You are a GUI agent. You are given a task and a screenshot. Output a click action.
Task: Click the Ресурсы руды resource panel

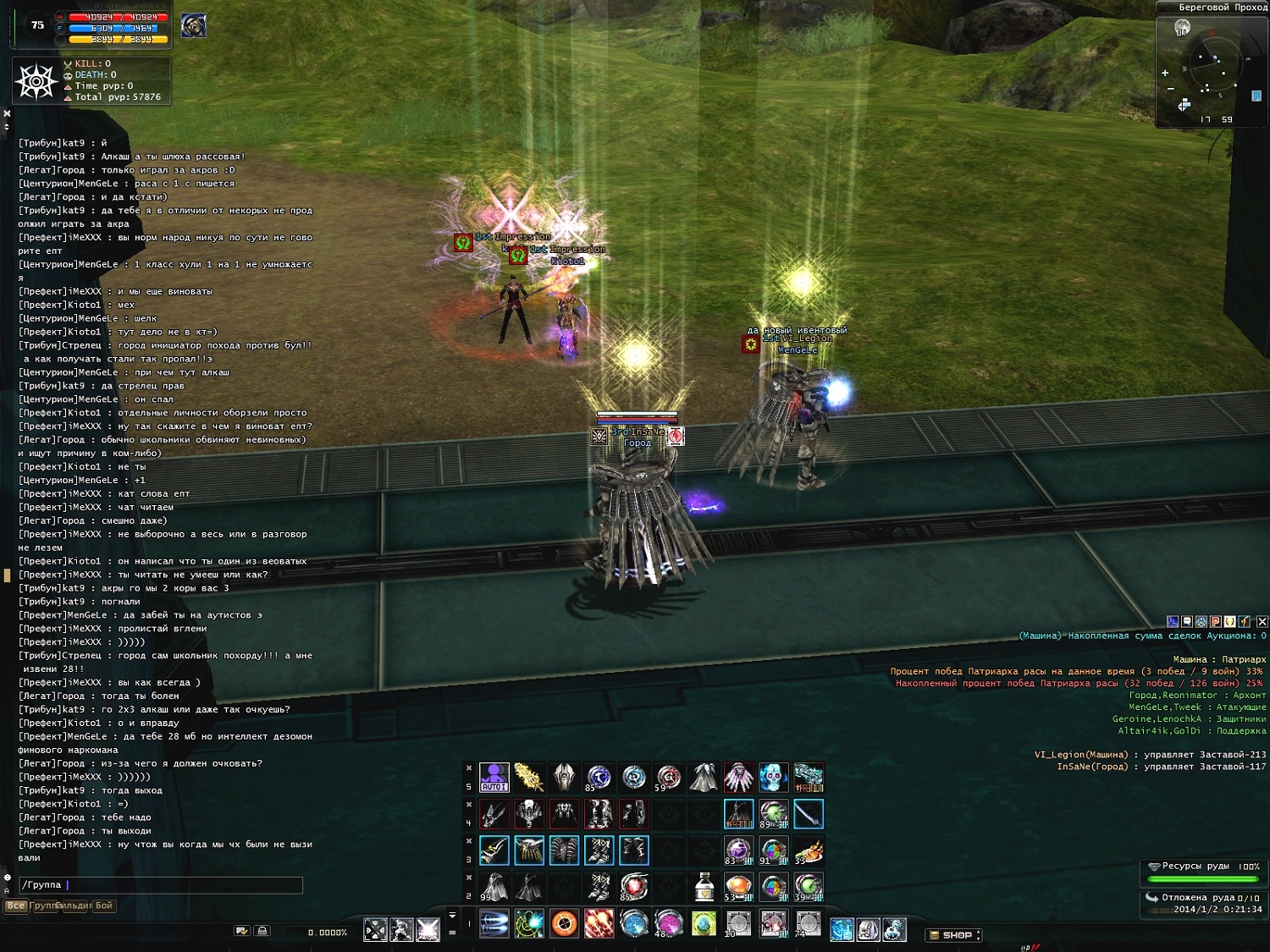pyautogui.click(x=1203, y=872)
